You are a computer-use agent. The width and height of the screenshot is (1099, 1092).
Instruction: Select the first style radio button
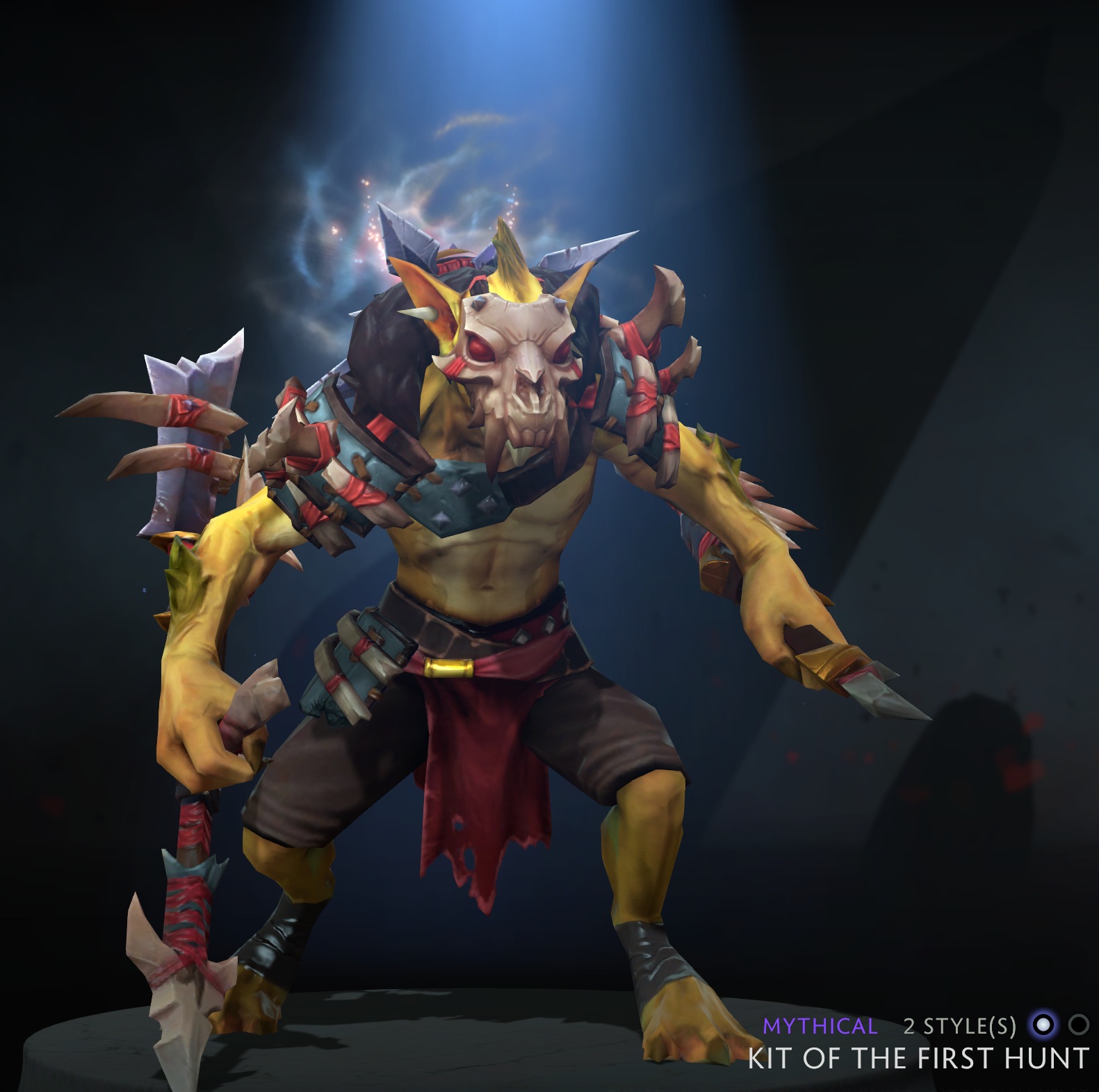pyautogui.click(x=1044, y=1024)
